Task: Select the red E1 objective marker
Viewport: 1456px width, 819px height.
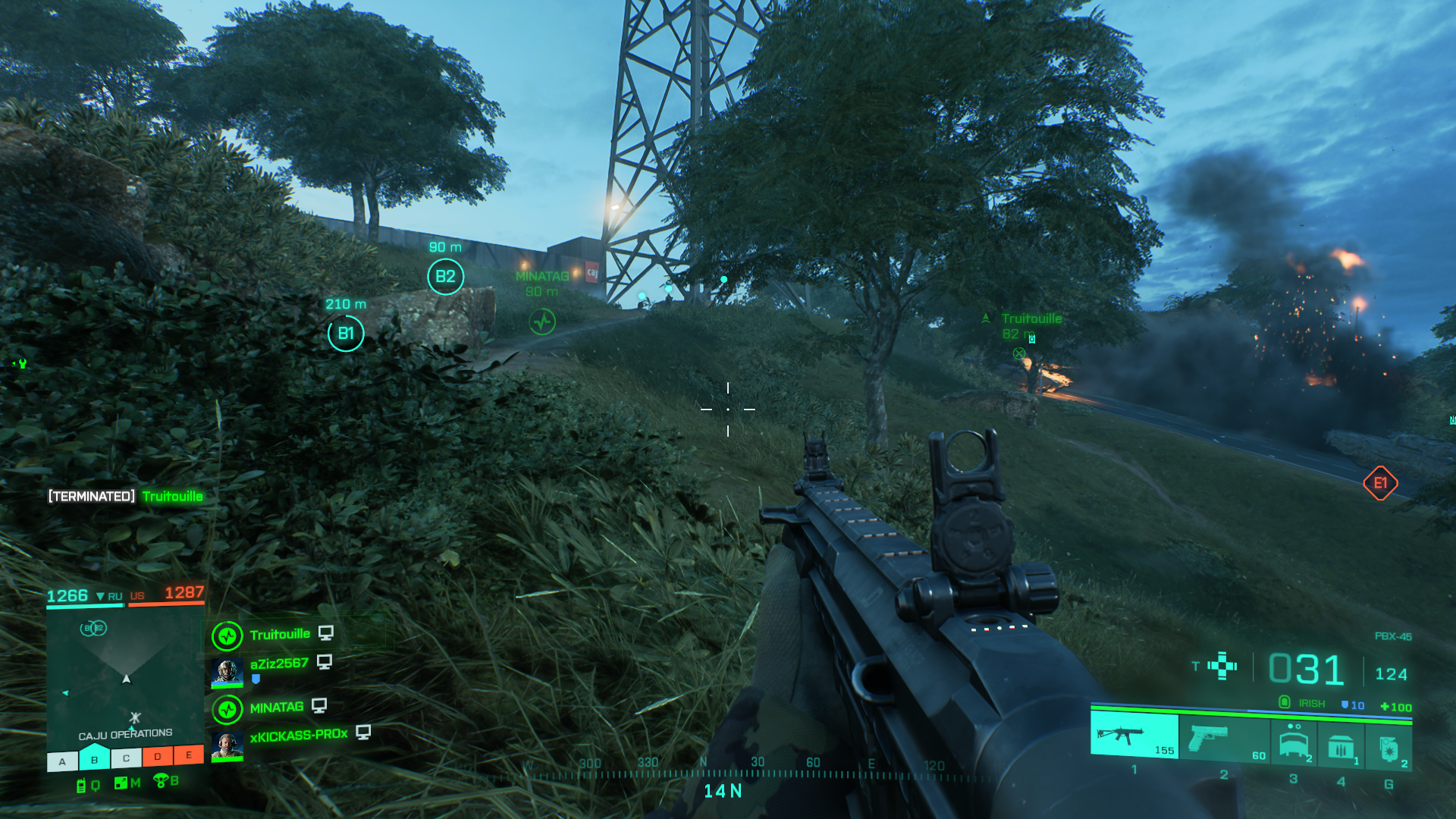Action: click(x=1380, y=483)
